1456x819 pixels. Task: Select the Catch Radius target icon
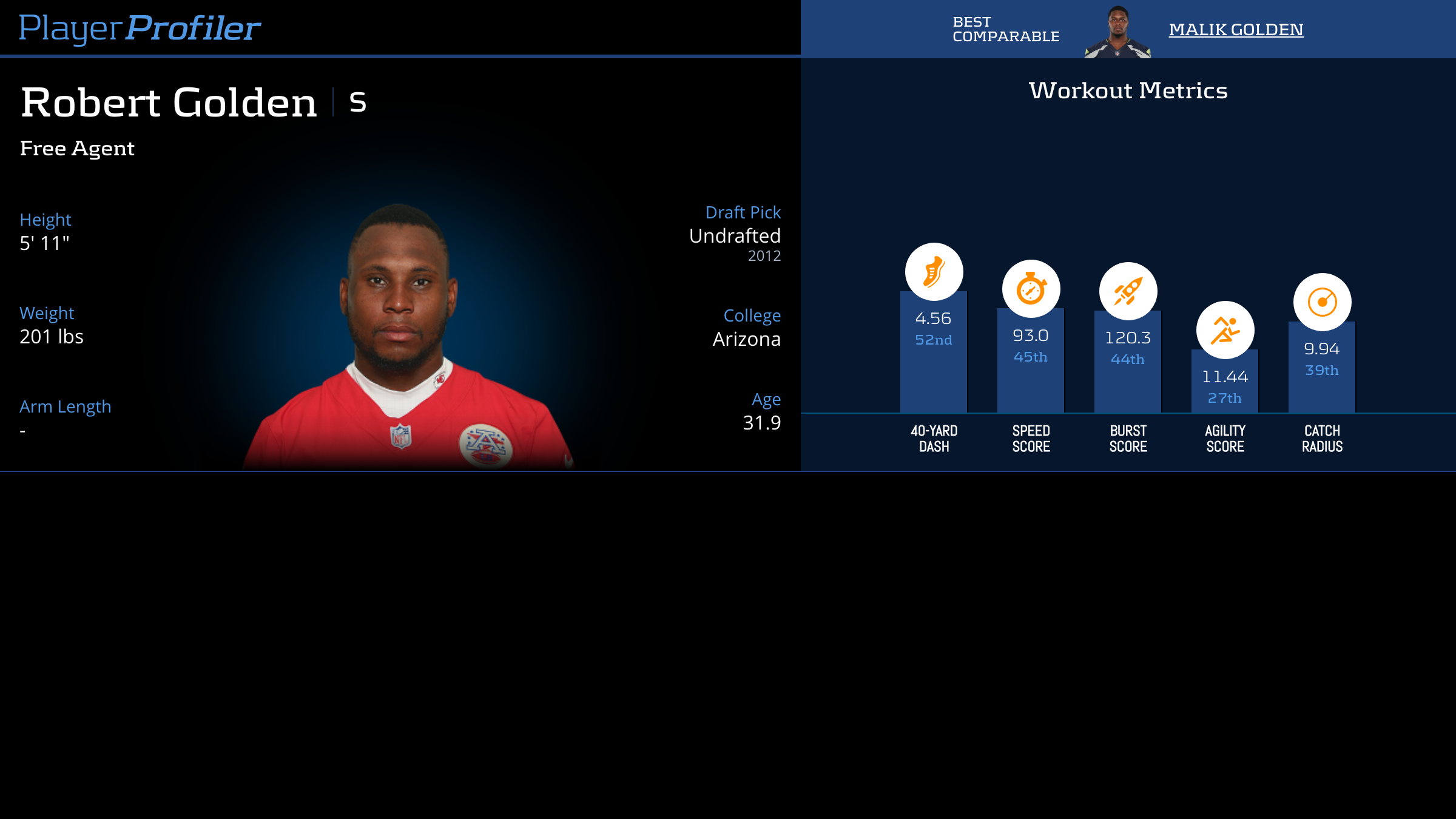click(x=1322, y=302)
